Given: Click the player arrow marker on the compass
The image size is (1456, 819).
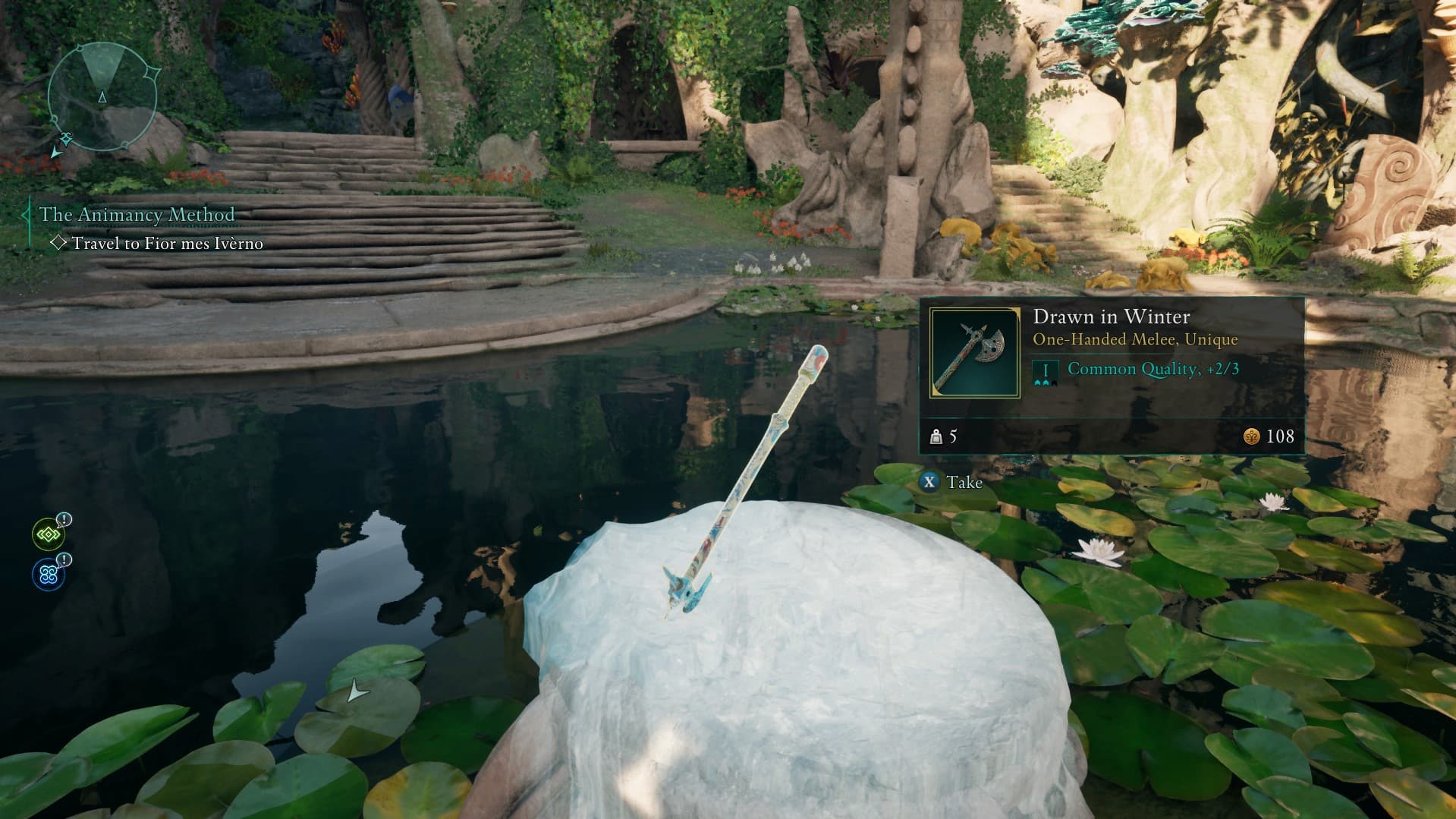Looking at the screenshot, I should pyautogui.click(x=101, y=97).
